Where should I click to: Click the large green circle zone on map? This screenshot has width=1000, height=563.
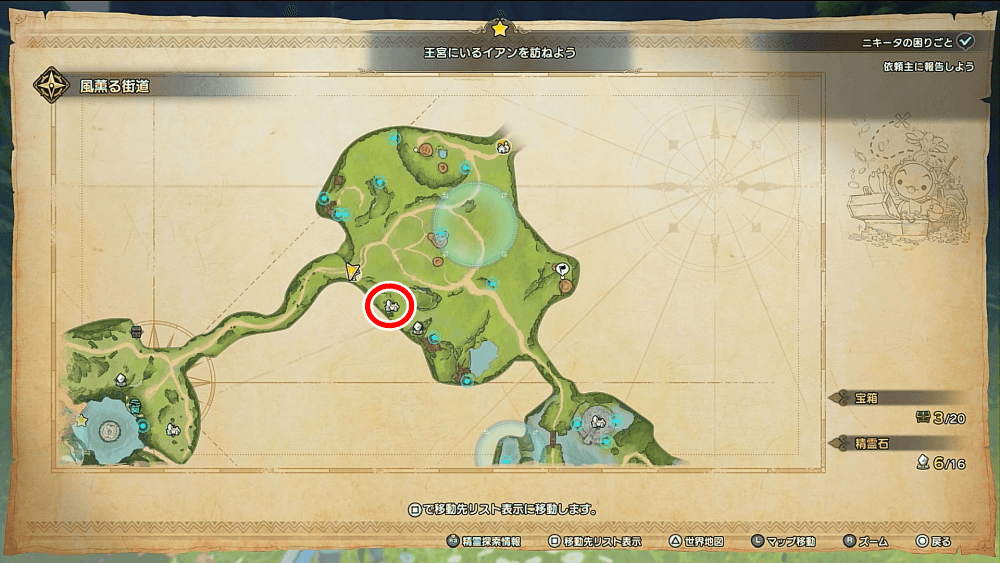click(x=475, y=226)
